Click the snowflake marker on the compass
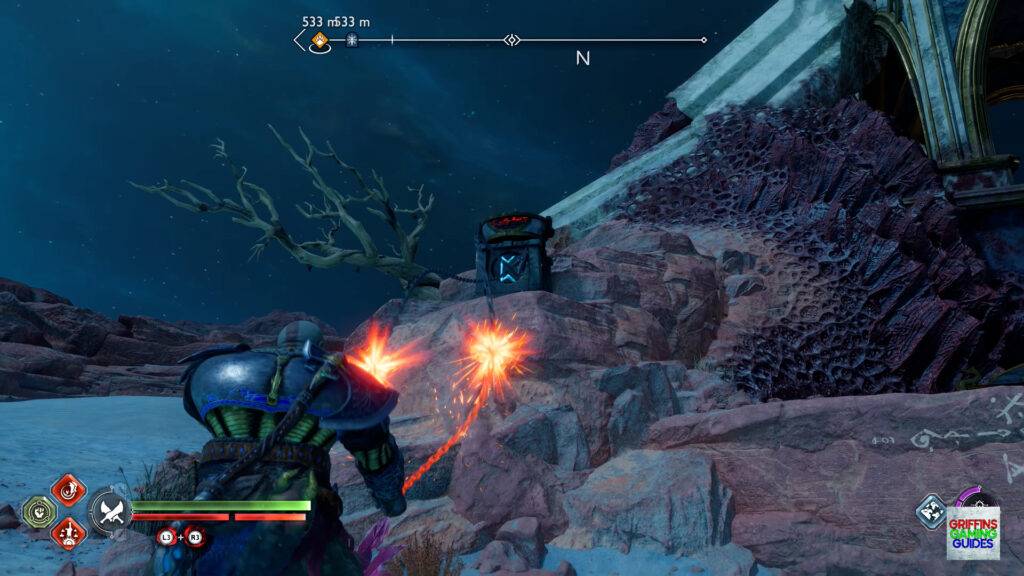This screenshot has height=576, width=1024. [x=351, y=41]
